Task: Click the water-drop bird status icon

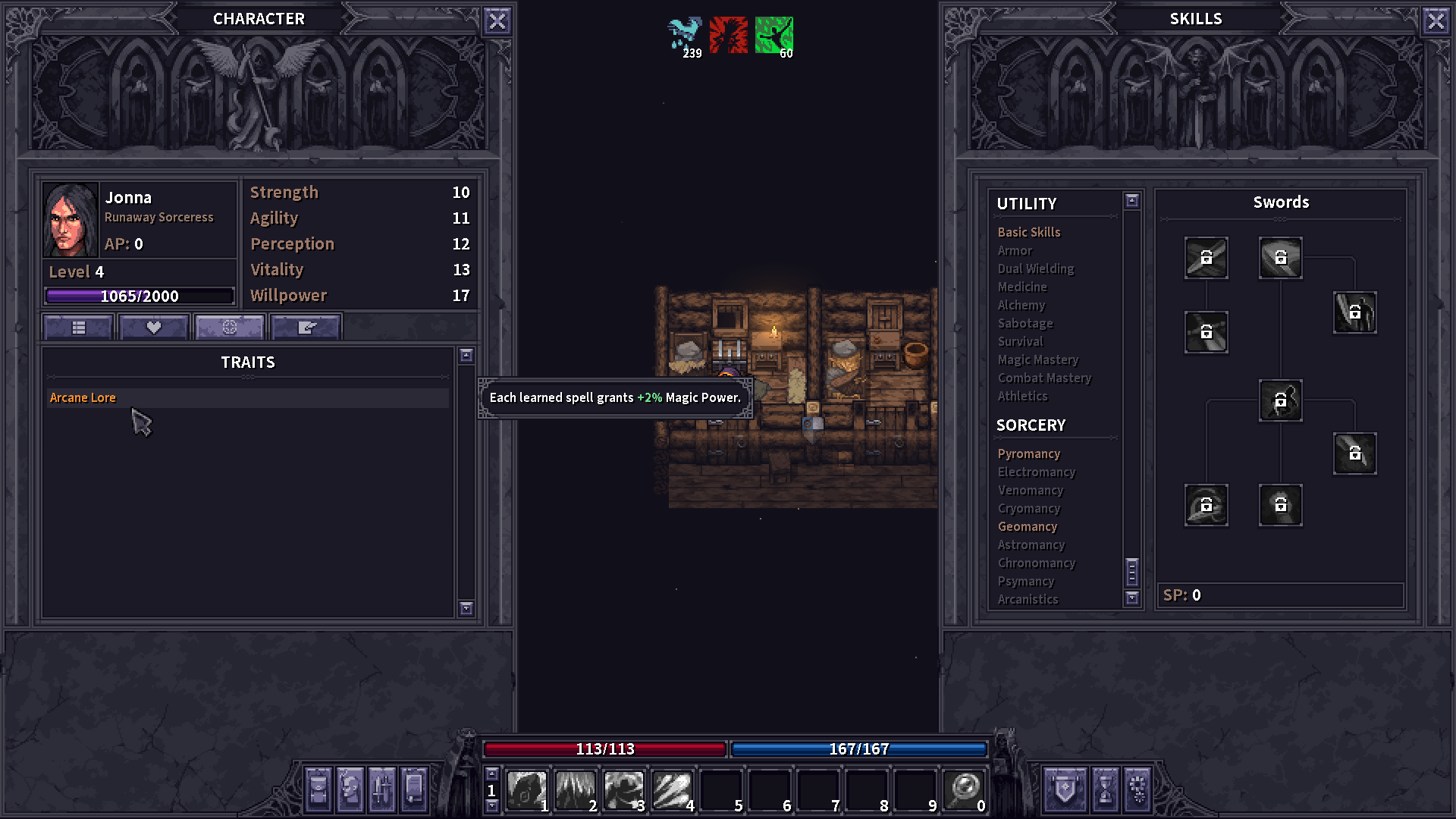Action: 685,35
